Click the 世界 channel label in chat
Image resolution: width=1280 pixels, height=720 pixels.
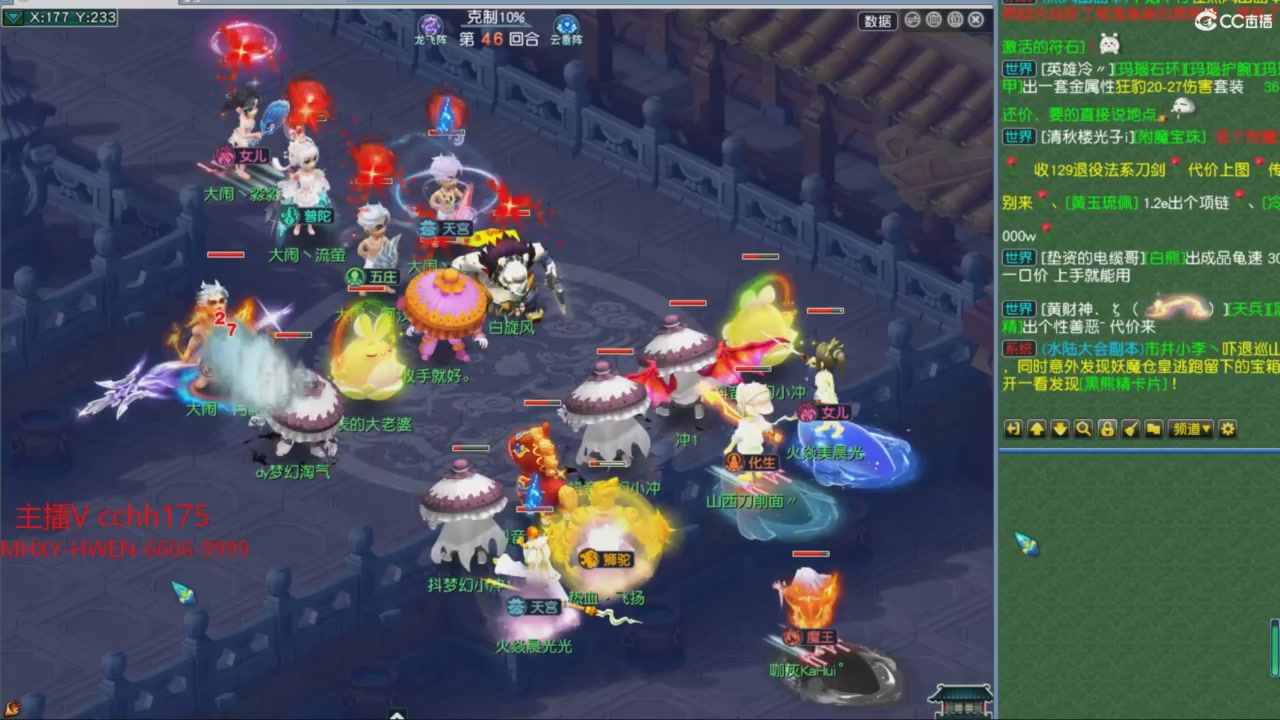[x=1017, y=68]
